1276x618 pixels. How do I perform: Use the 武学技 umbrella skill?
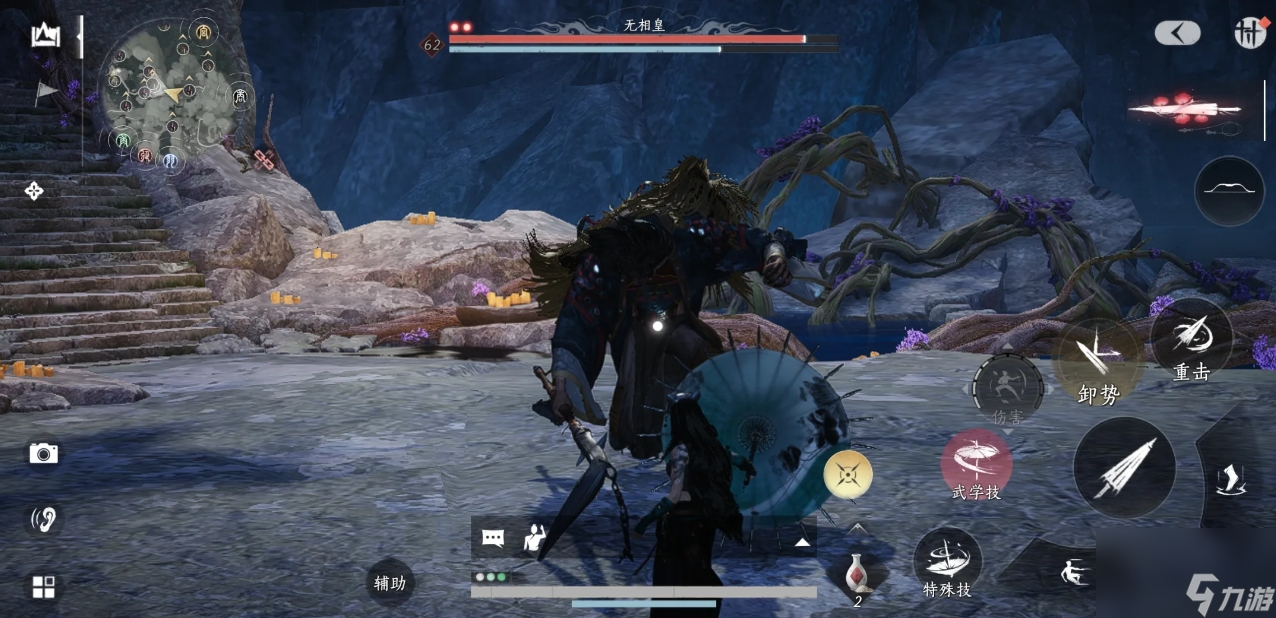pos(976,465)
